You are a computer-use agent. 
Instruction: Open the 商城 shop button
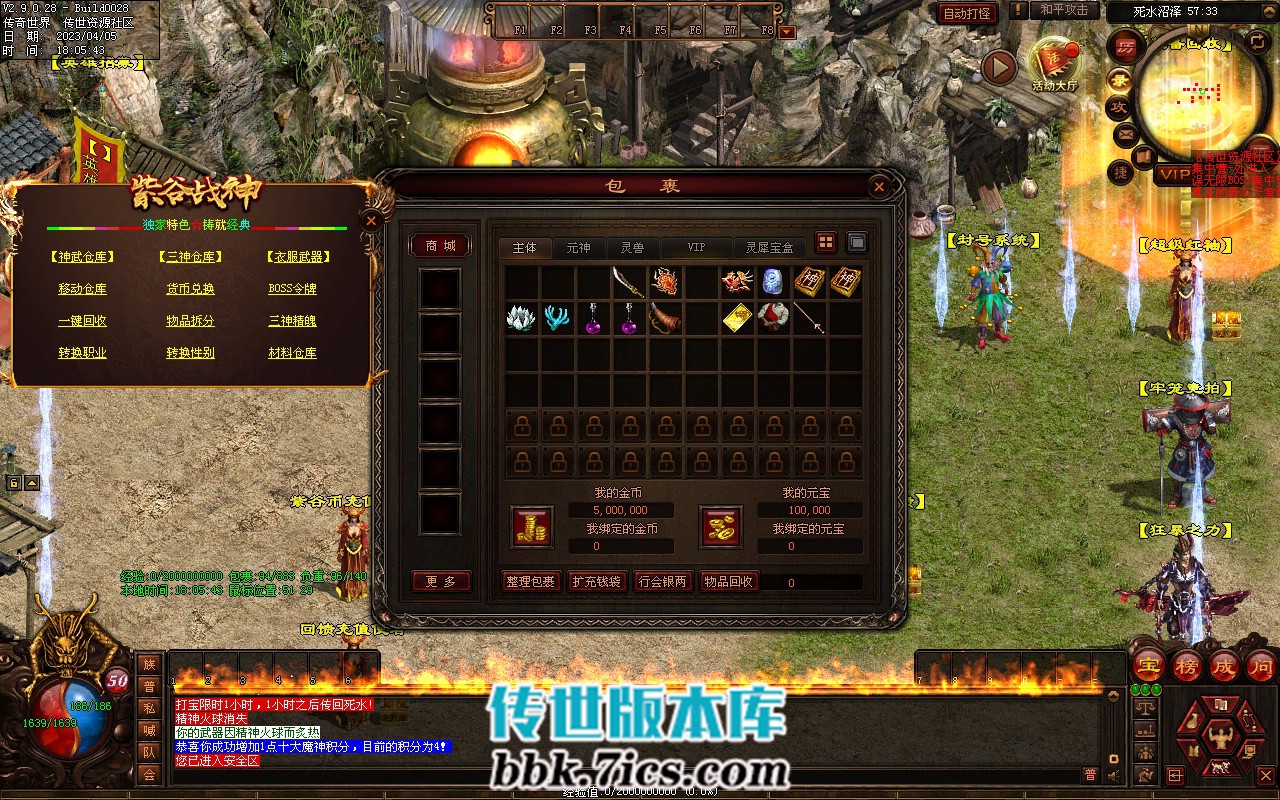click(440, 245)
